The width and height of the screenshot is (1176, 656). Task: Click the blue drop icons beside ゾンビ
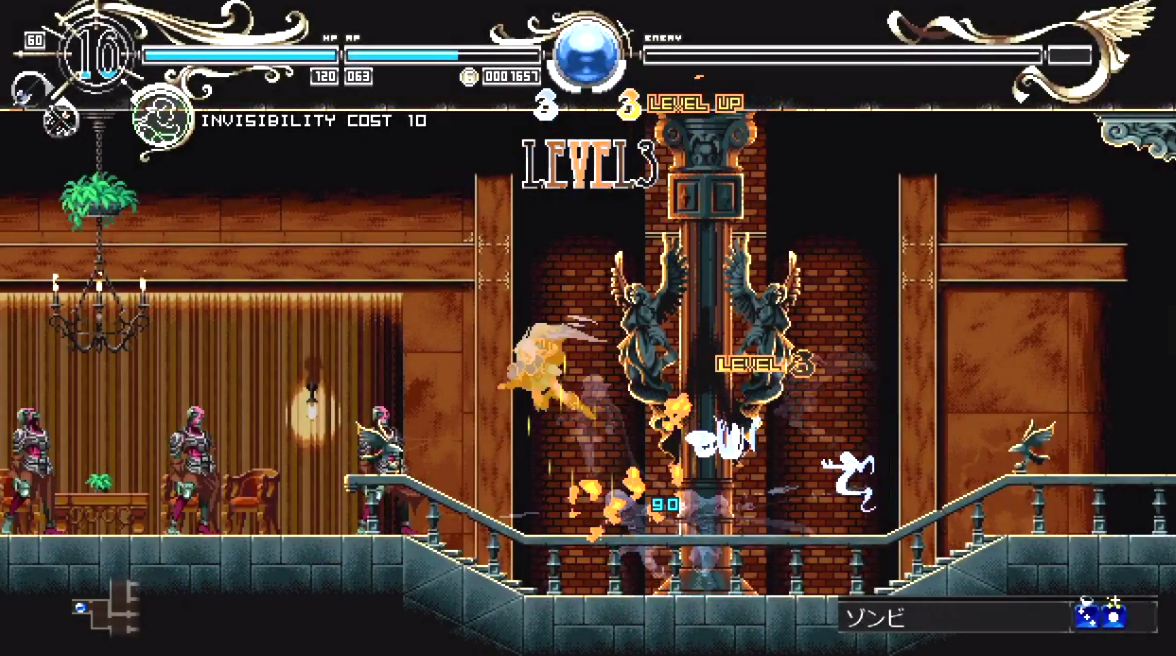coord(1100,615)
